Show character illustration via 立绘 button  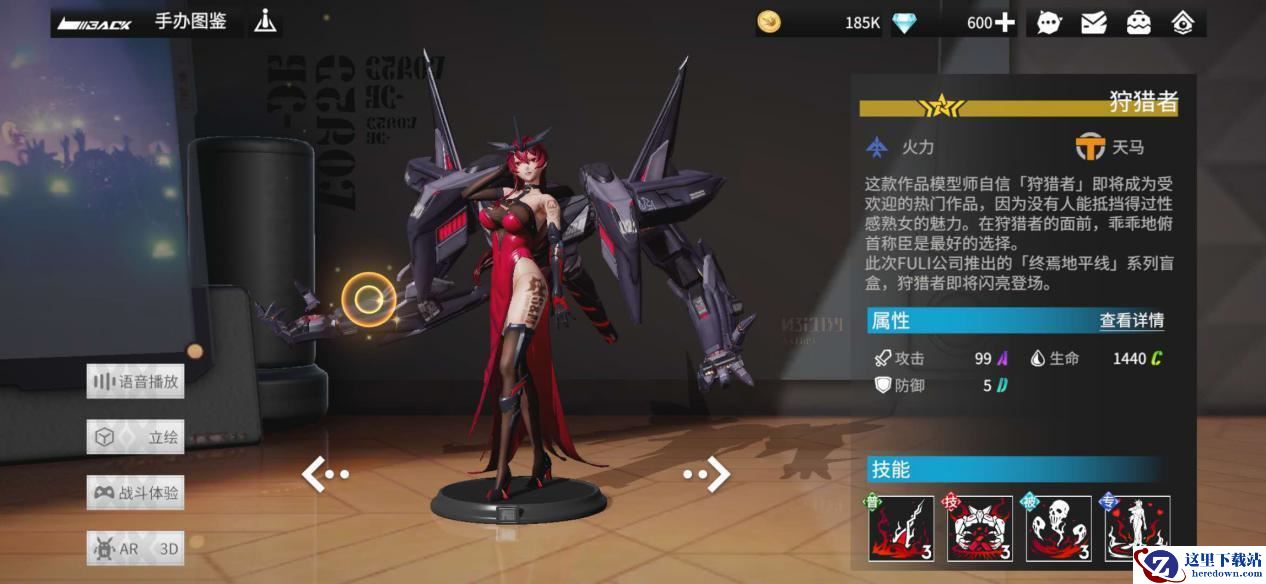(135, 437)
